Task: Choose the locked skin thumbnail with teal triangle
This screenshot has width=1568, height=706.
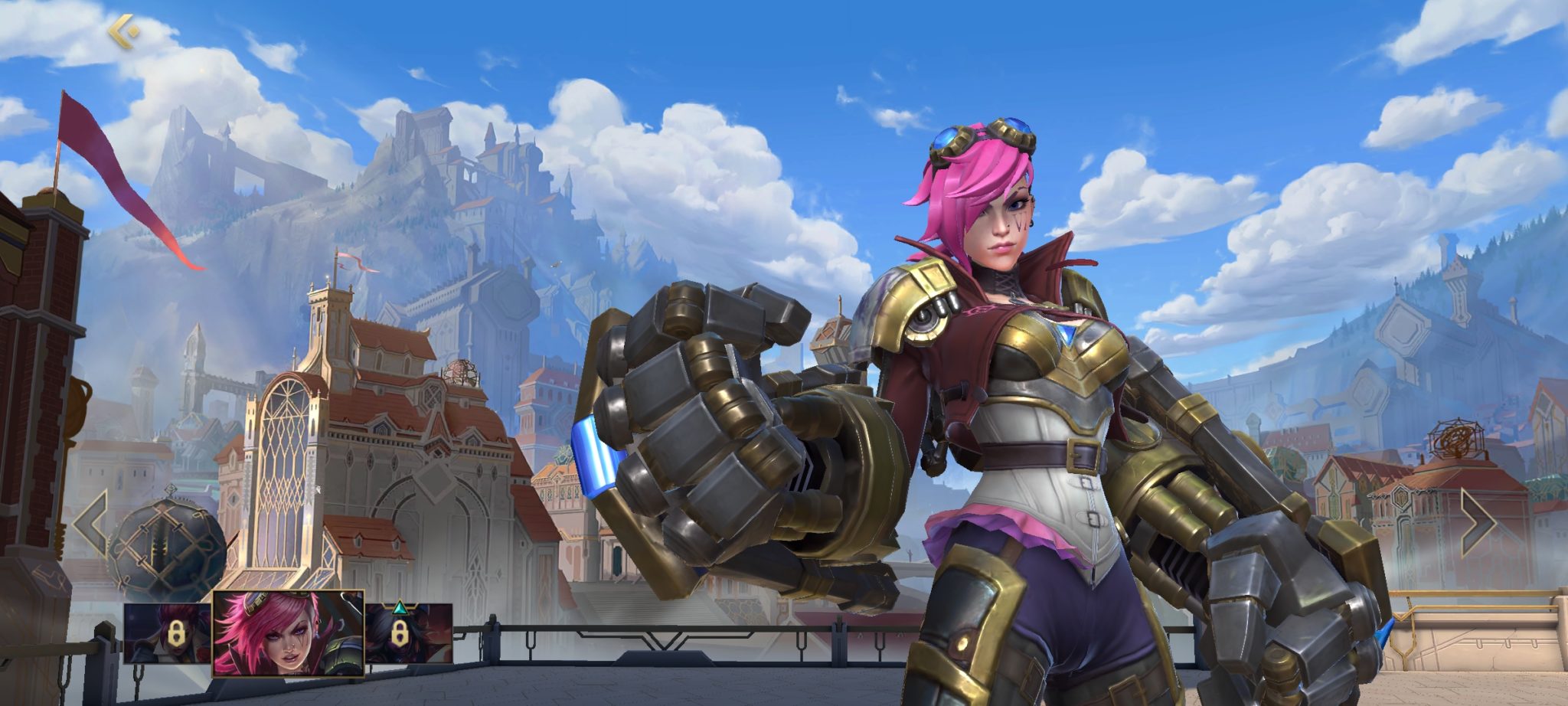Action: [409, 633]
